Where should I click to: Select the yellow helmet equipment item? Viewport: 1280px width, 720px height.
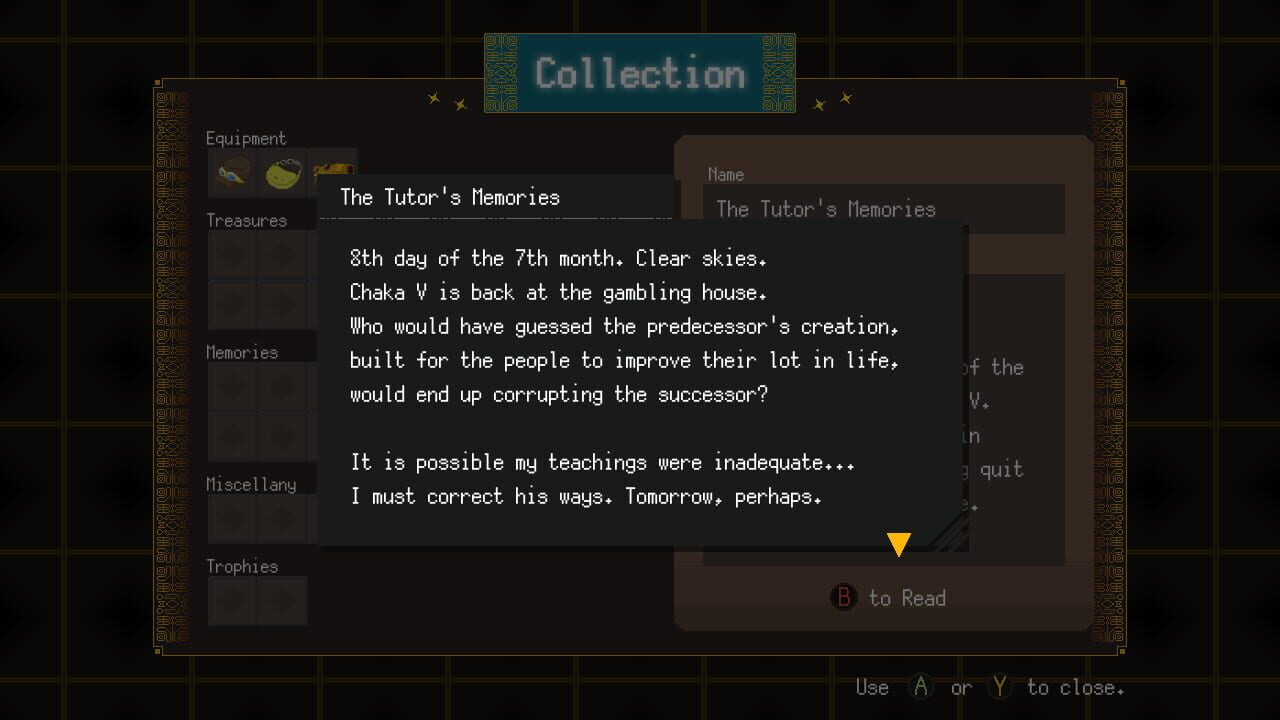(283, 172)
